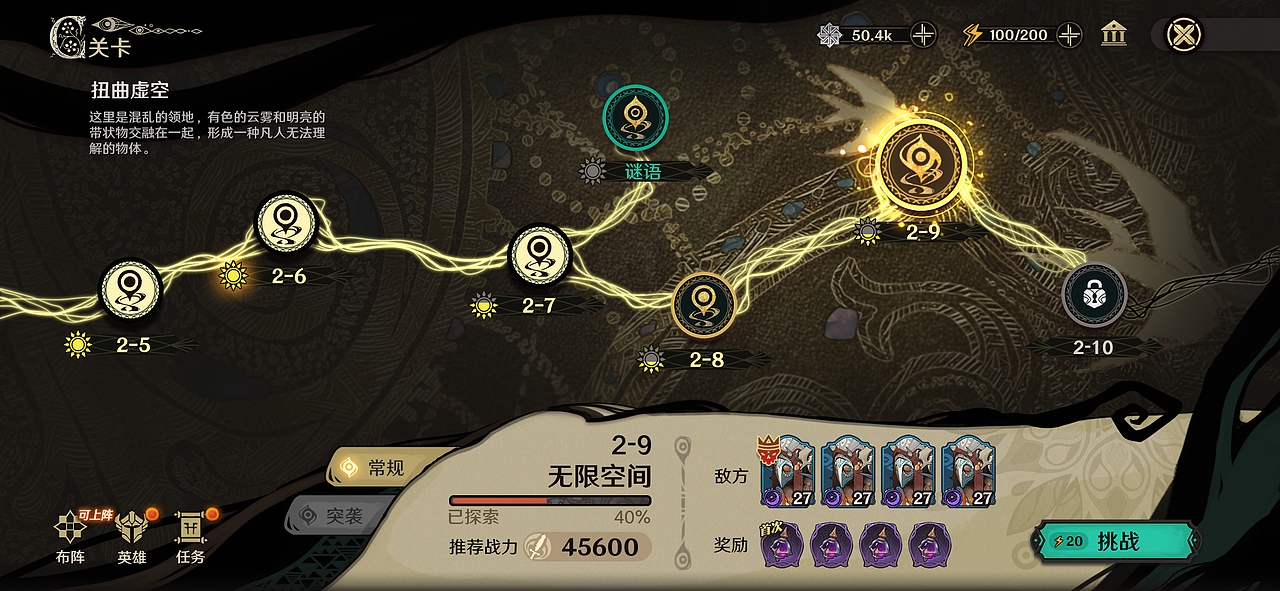
Task: Go back via the 关卡 title icon
Action: coord(67,37)
